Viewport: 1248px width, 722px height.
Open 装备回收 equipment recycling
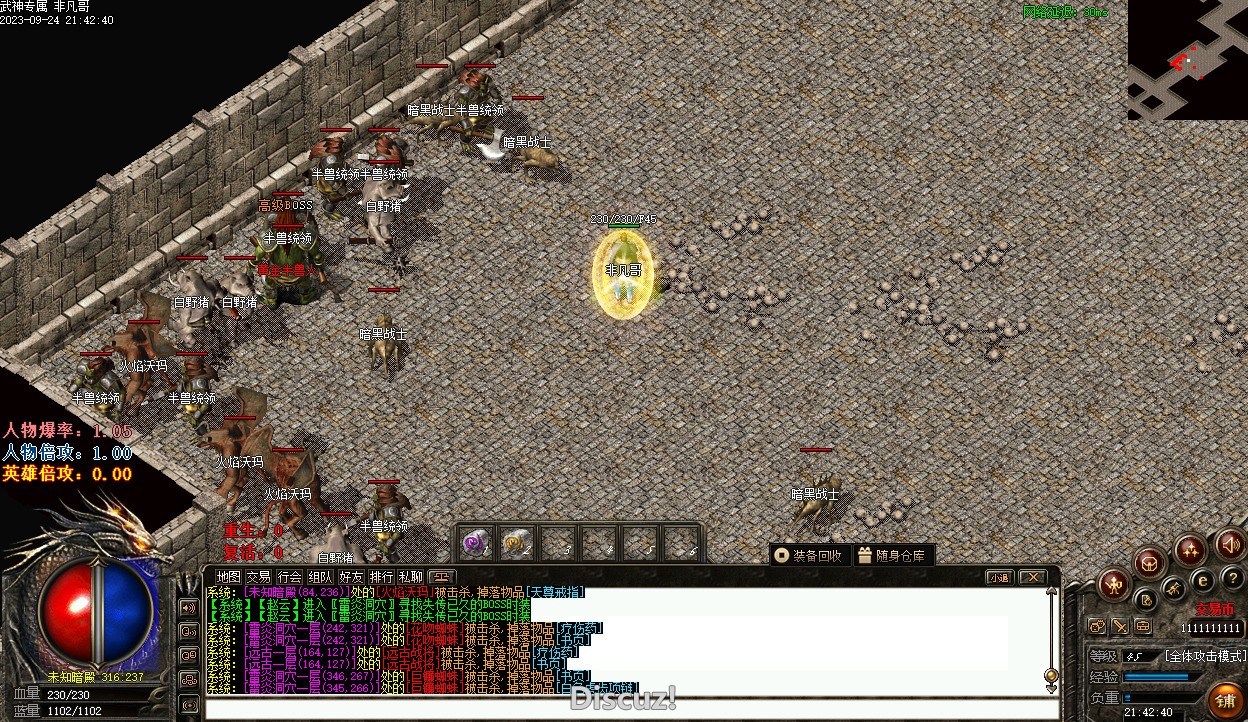point(809,555)
